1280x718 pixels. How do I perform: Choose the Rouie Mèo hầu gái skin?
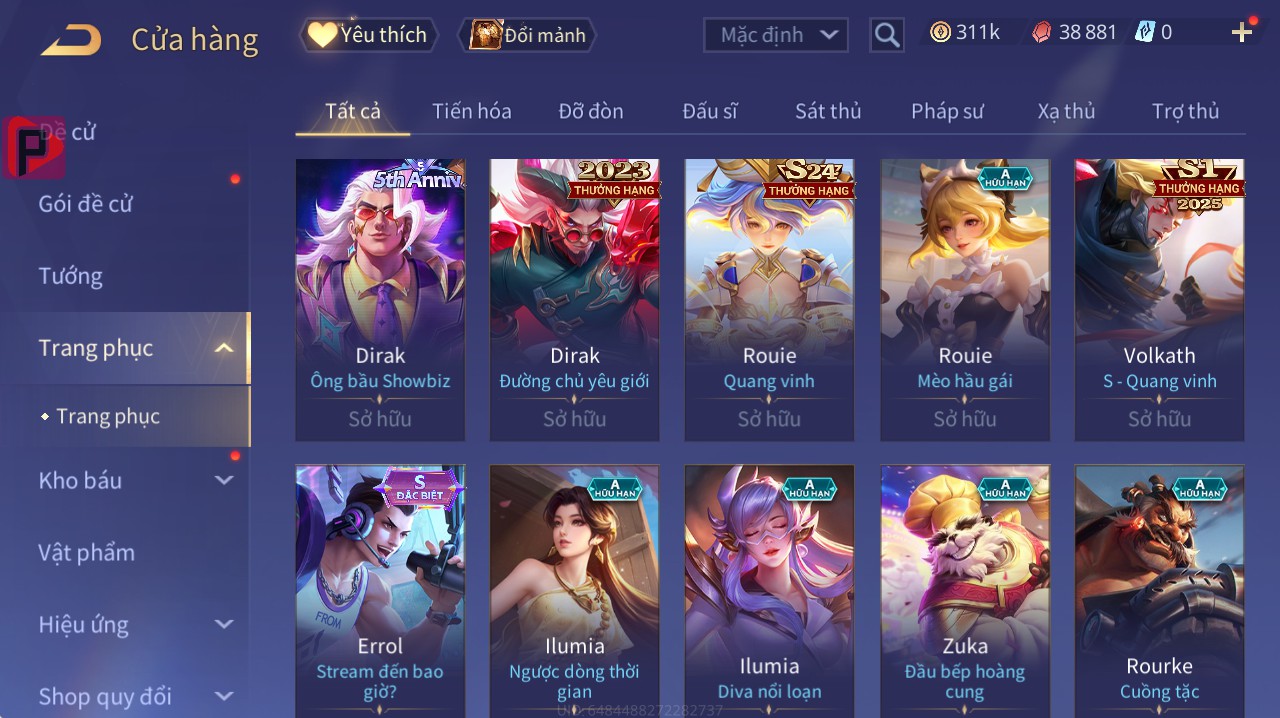pyautogui.click(x=965, y=299)
